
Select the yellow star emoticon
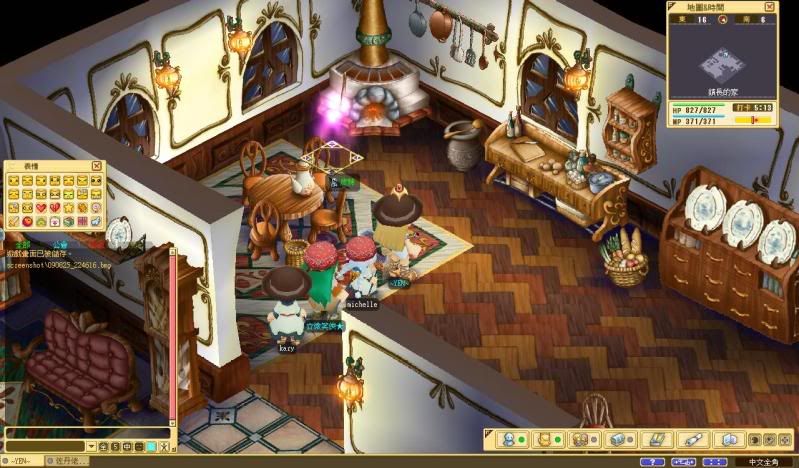click(x=69, y=207)
